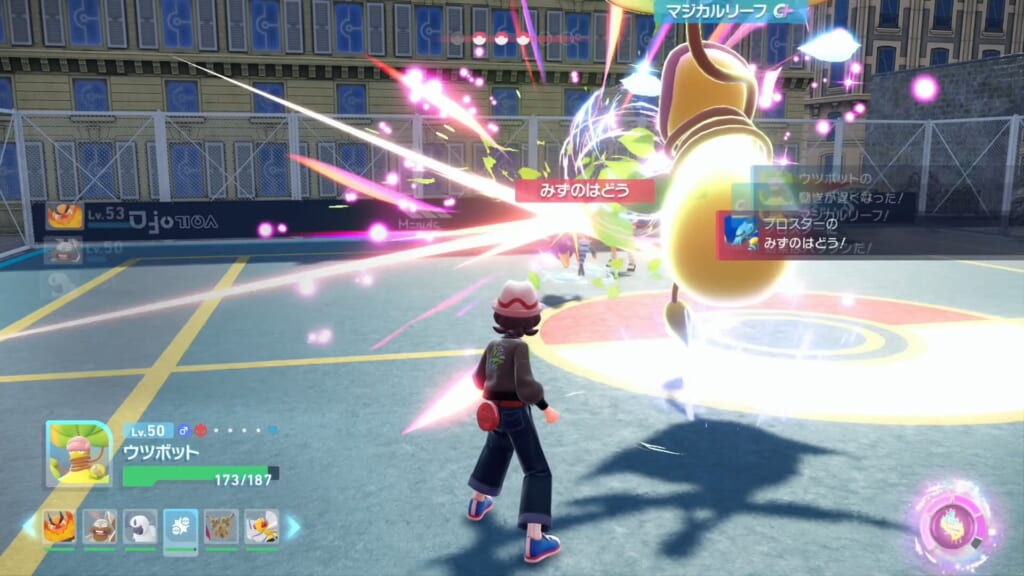Pick the tan-brown Pokémon party slot
This screenshot has height=576, width=1024.
coord(221,526)
